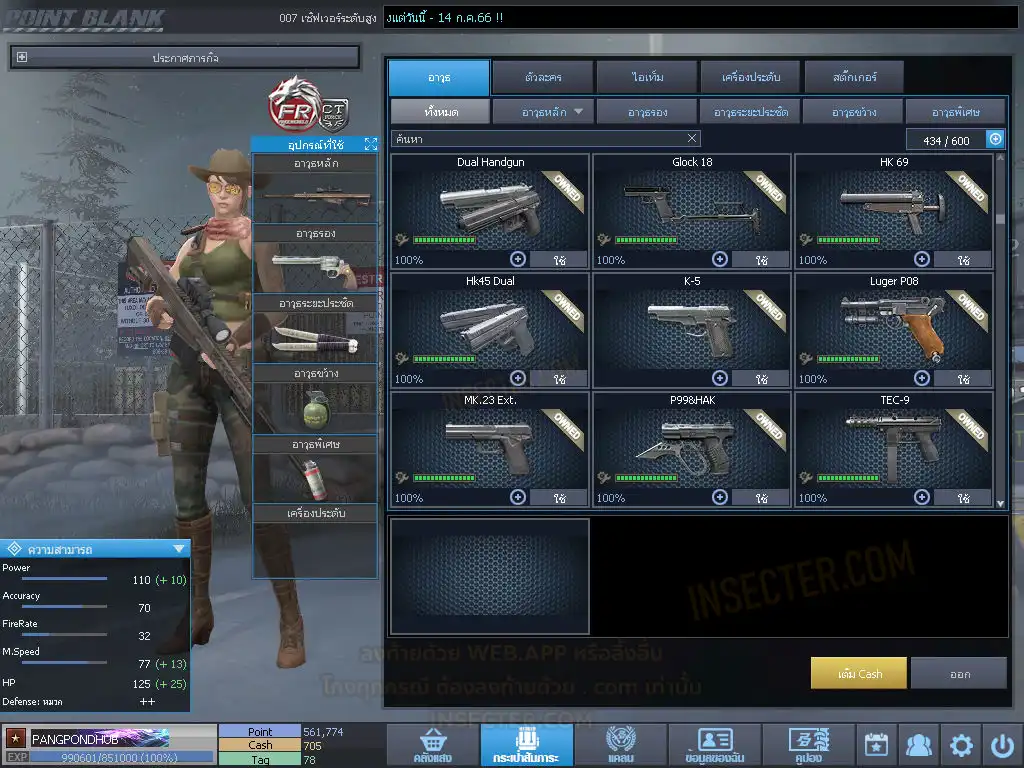Switch to the ตัวละคร character tab
The image size is (1024, 768).
[541, 77]
